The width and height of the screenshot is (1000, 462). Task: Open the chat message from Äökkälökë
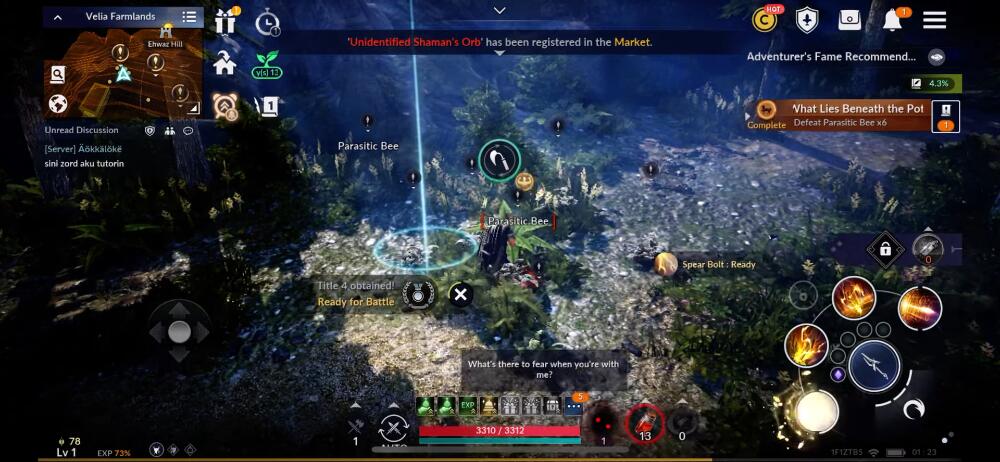click(85, 156)
